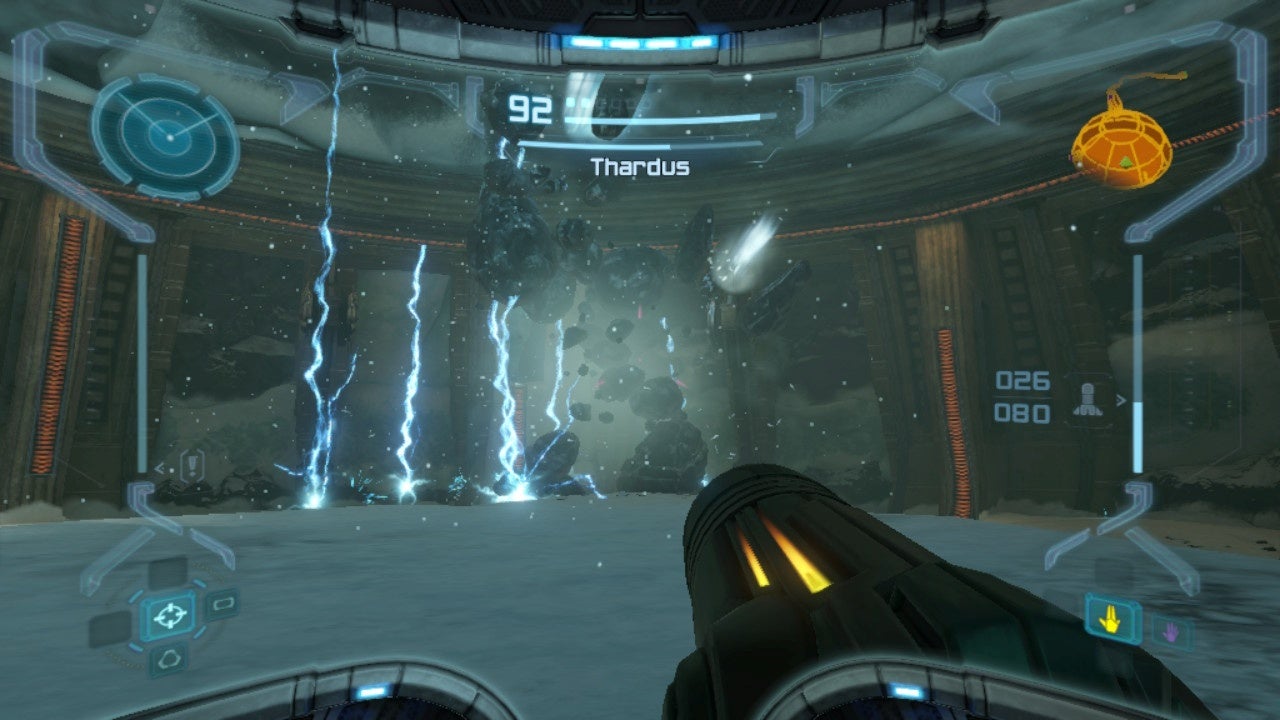This screenshot has height=720, width=1280.
Task: Click the missile icon beside the ammo counter
Action: tap(1088, 398)
